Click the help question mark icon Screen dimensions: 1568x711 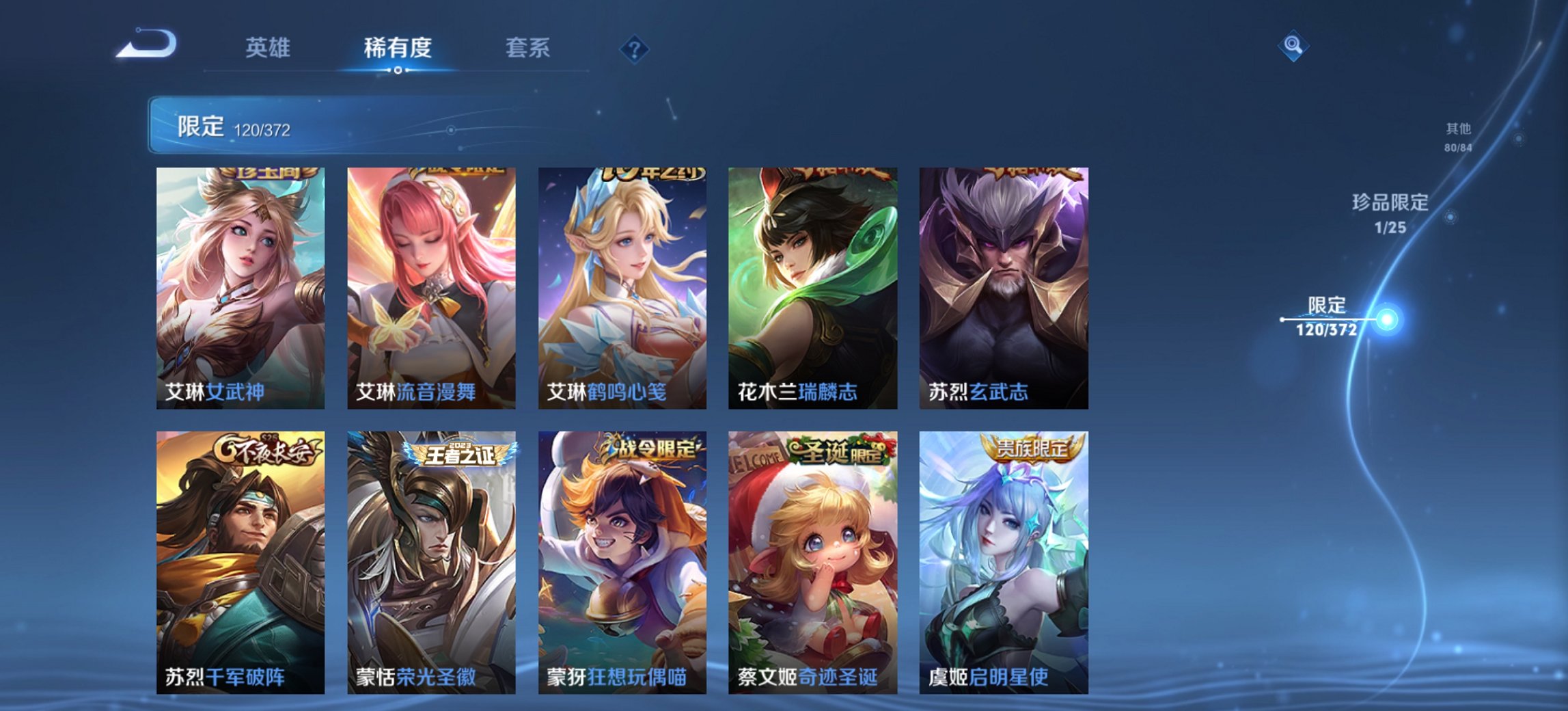635,48
